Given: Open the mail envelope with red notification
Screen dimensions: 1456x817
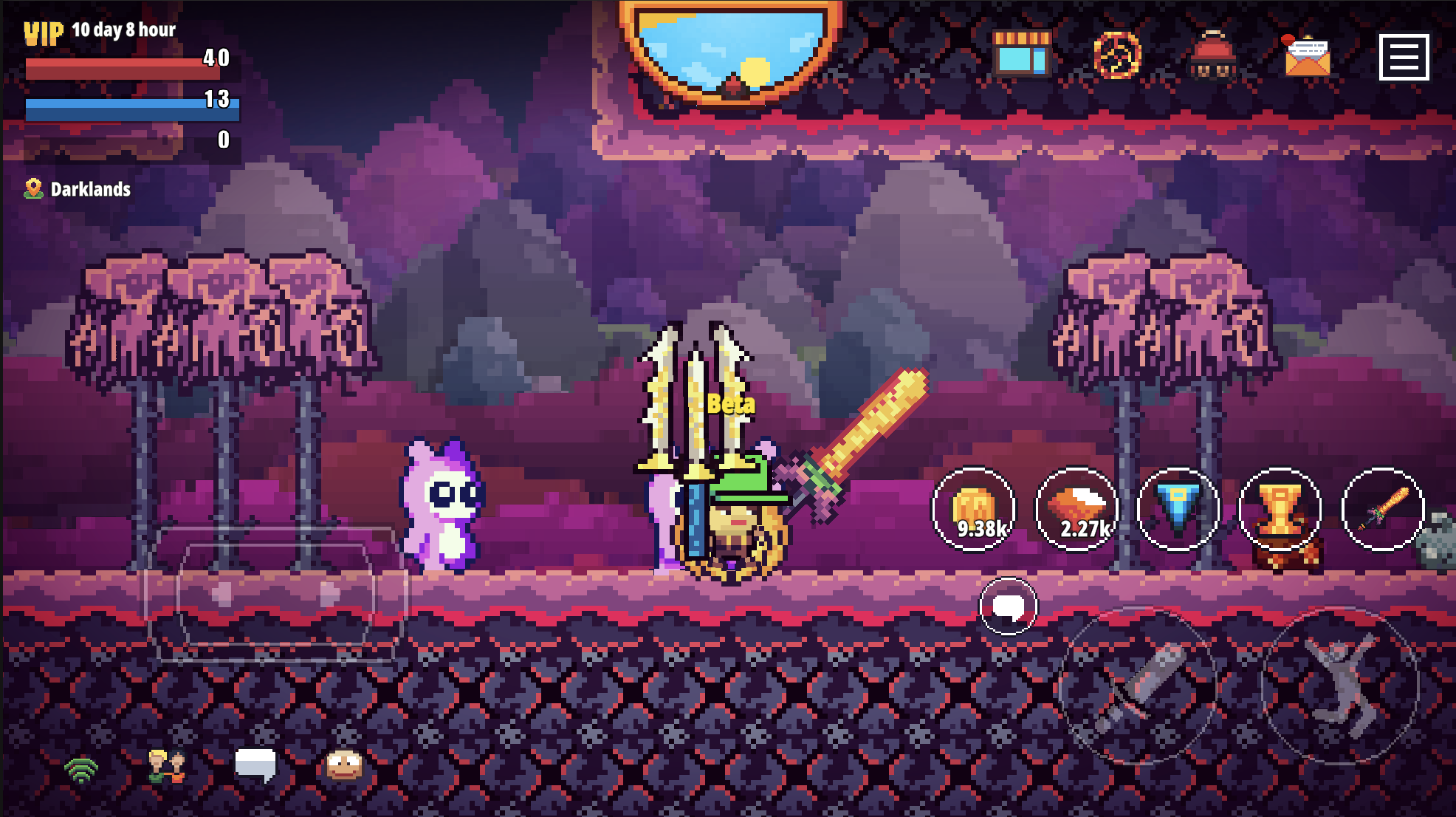Looking at the screenshot, I should point(1308,56).
